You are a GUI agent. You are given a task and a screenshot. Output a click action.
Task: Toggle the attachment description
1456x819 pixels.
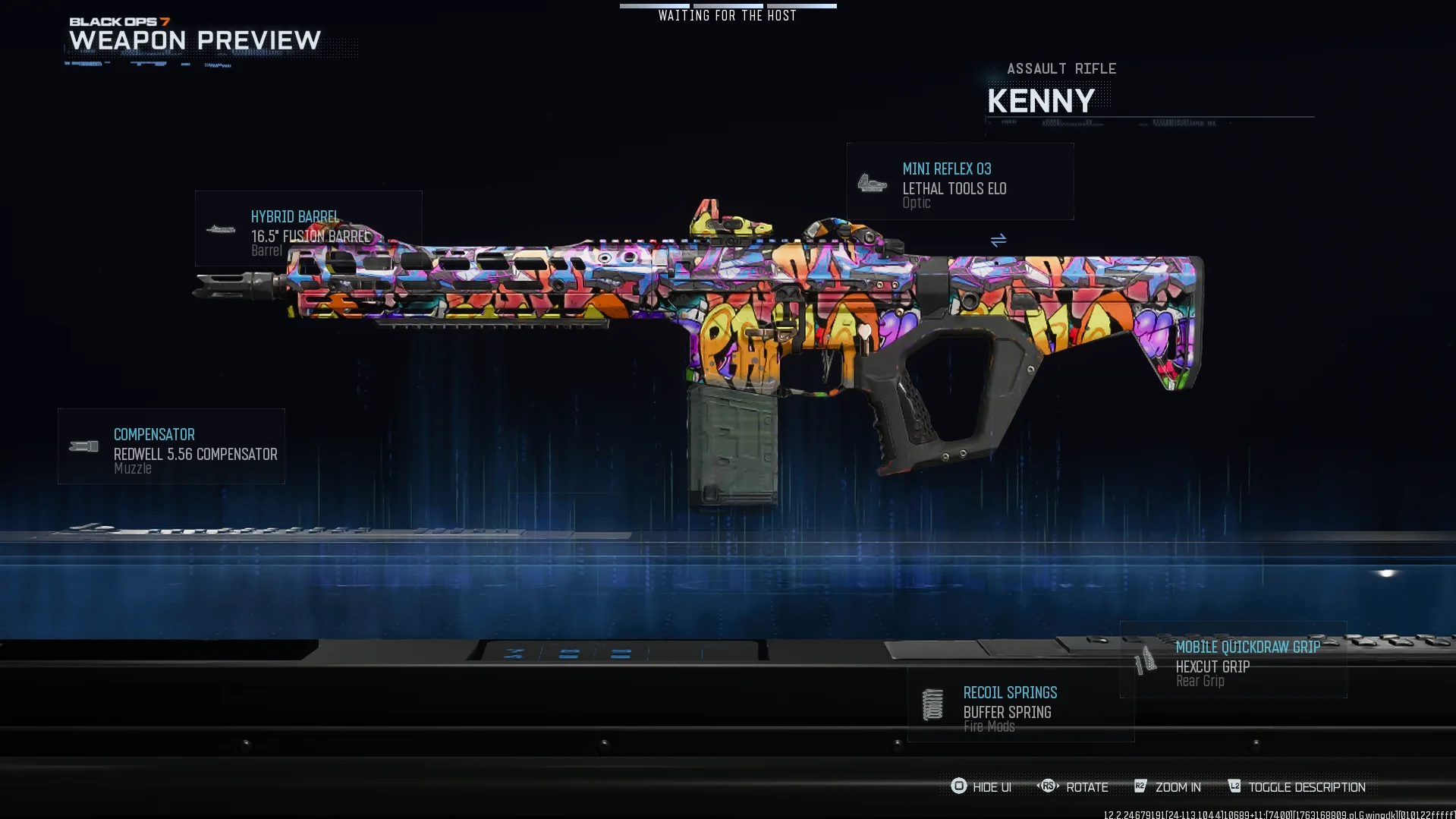click(1297, 787)
